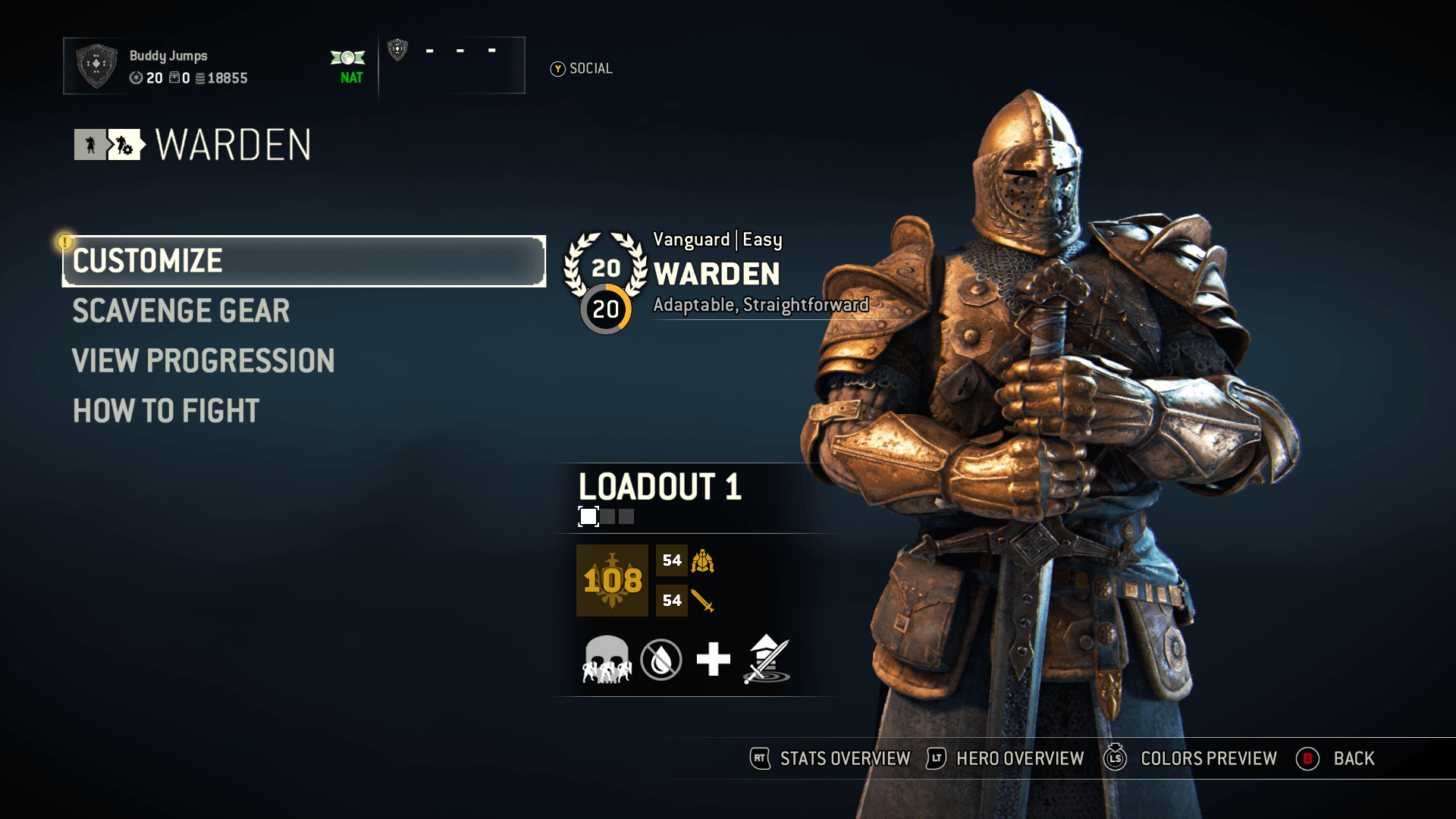Select the first loadout slot indicator
Screen dimensions: 1456x819
(588, 516)
